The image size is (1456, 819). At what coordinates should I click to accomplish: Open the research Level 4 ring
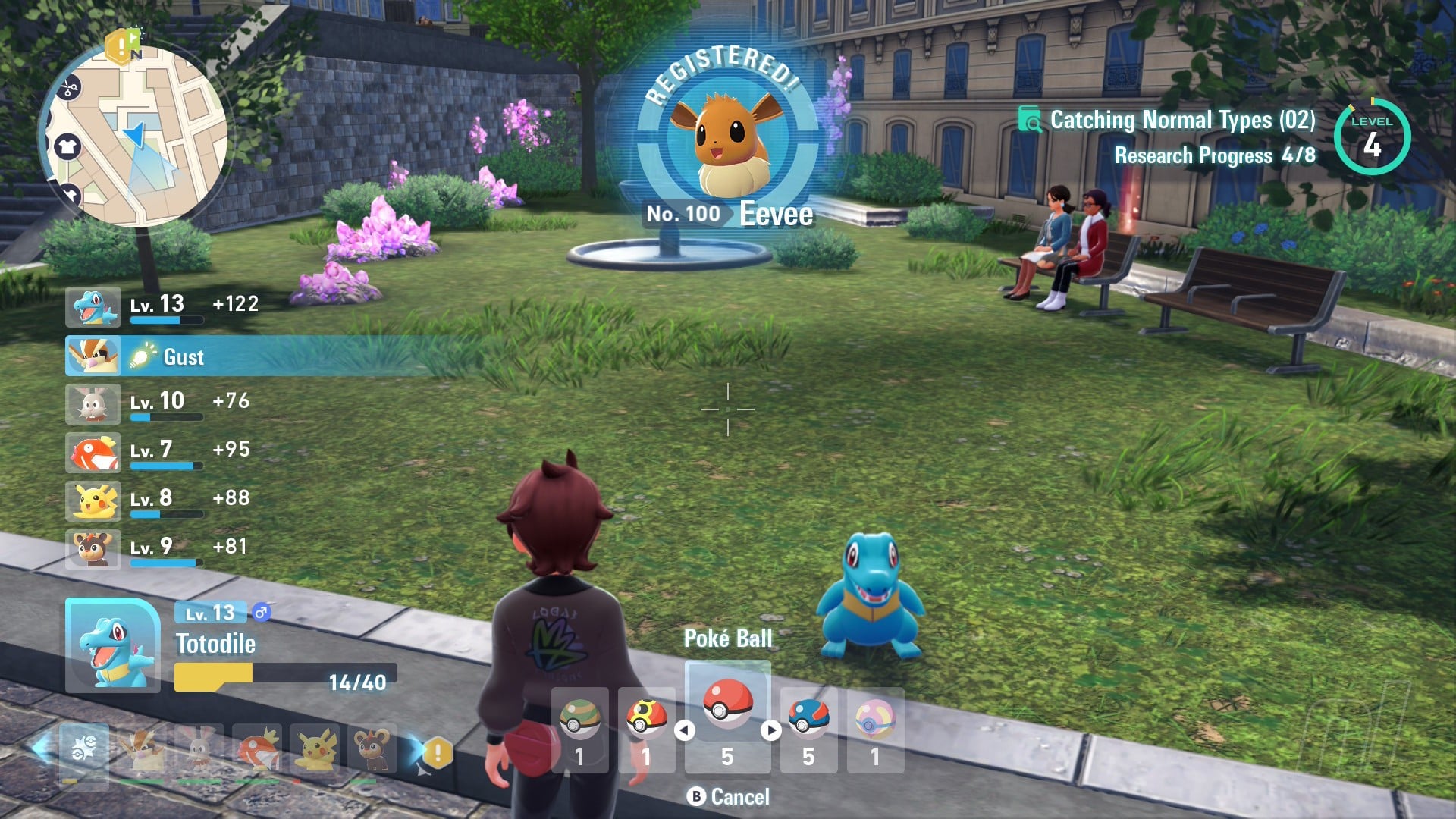point(1372,137)
